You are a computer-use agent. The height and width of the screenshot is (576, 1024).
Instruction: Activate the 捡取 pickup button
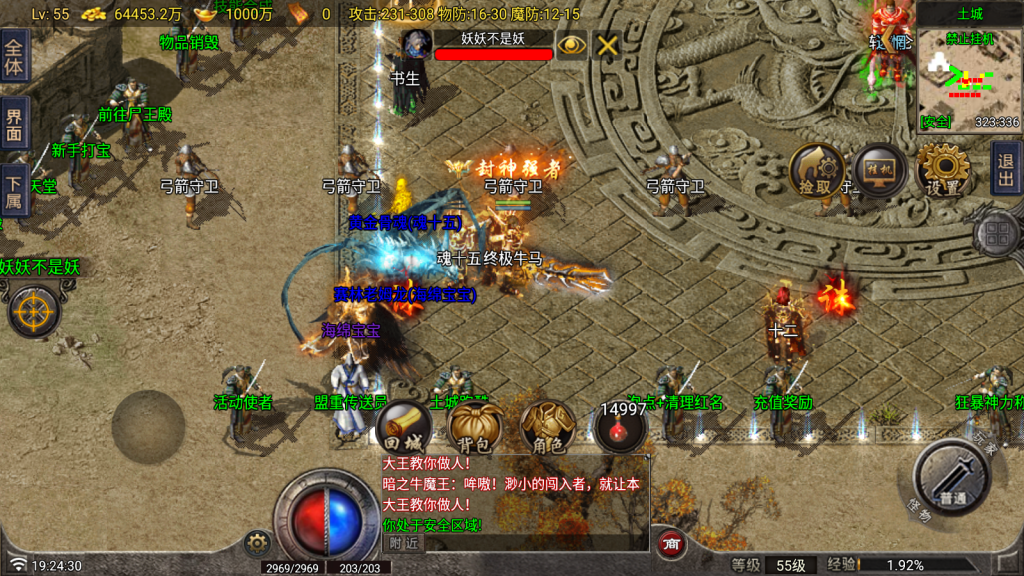pyautogui.click(x=816, y=170)
